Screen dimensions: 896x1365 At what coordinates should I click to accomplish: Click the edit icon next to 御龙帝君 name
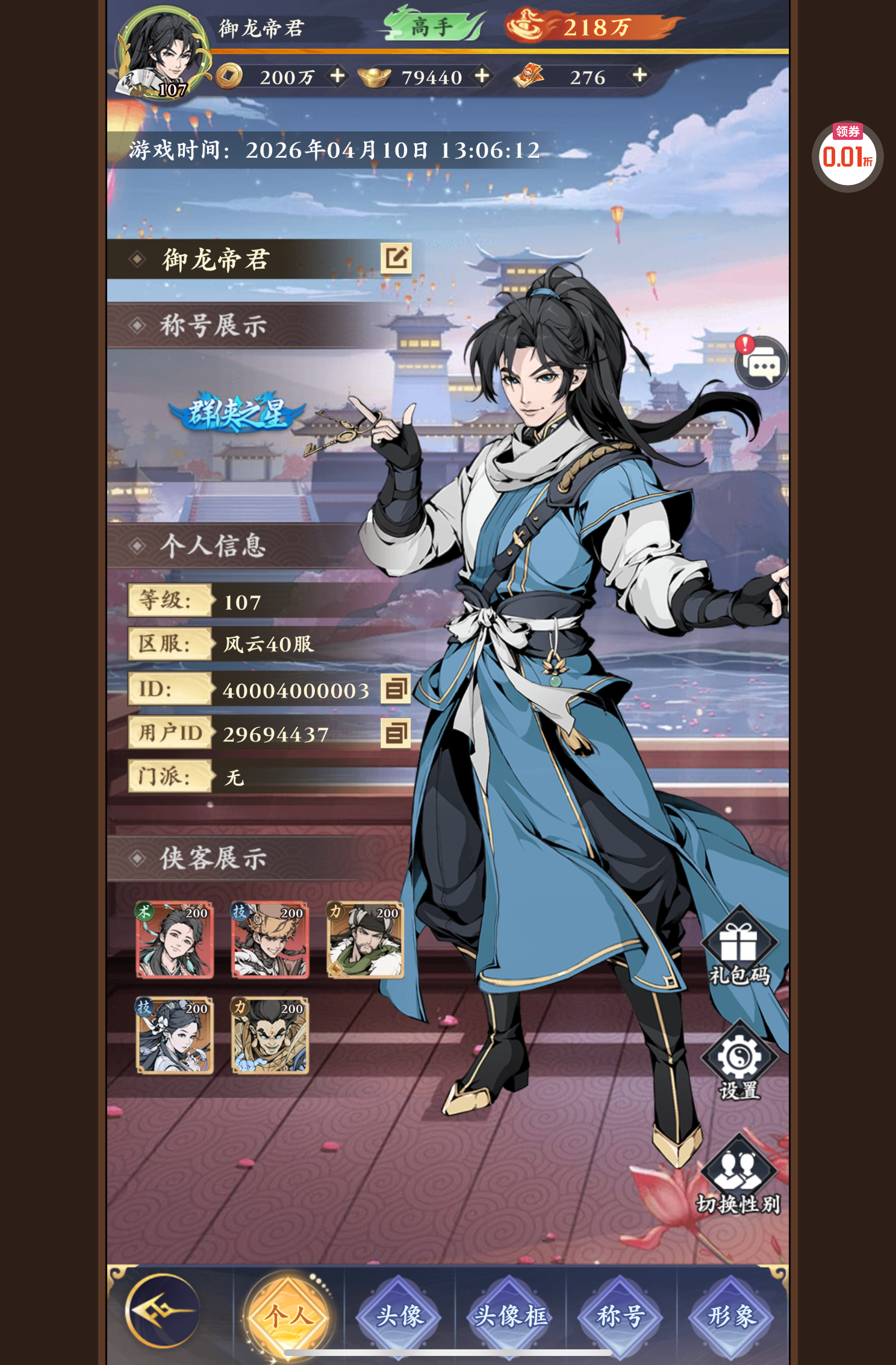coord(396,259)
